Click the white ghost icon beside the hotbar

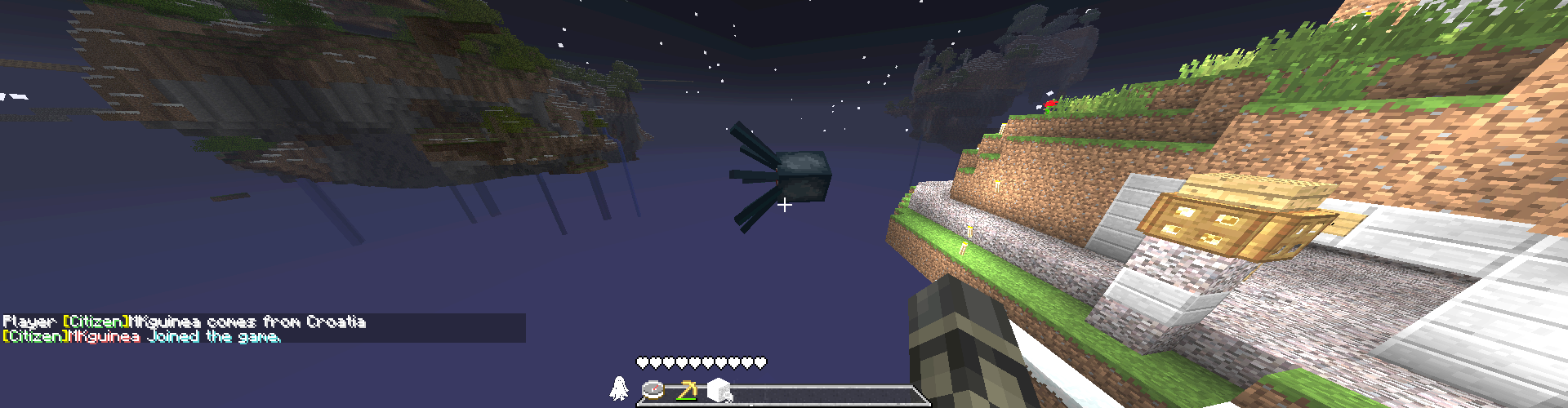[x=619, y=388]
